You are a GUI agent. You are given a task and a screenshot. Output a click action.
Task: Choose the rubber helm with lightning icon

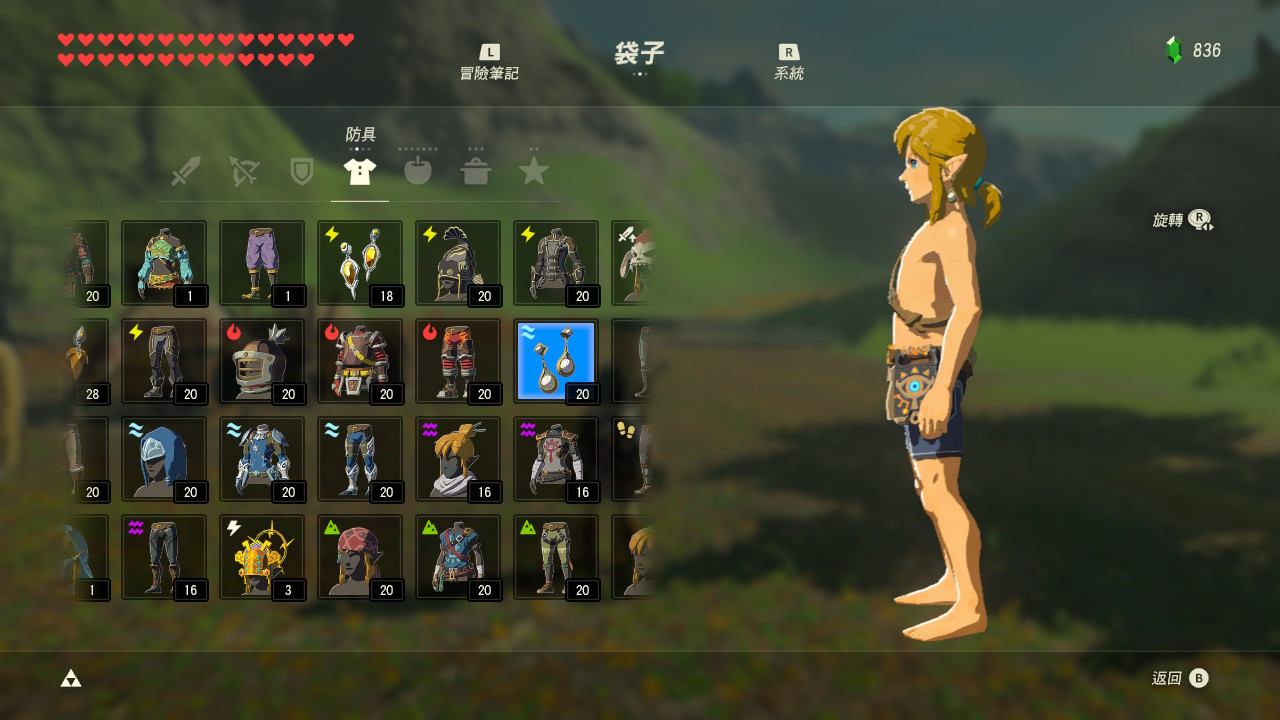point(458,263)
